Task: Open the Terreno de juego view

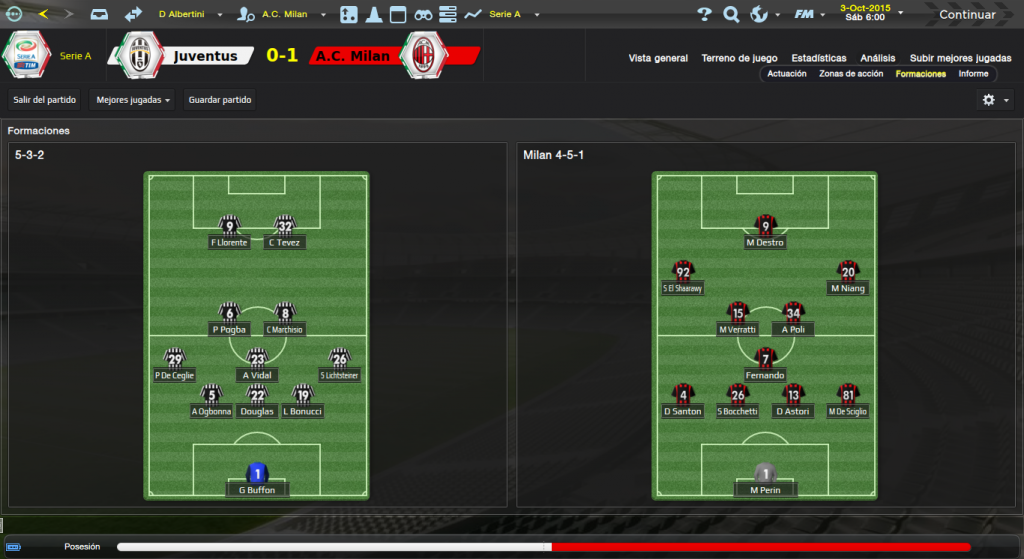Action: [740, 58]
